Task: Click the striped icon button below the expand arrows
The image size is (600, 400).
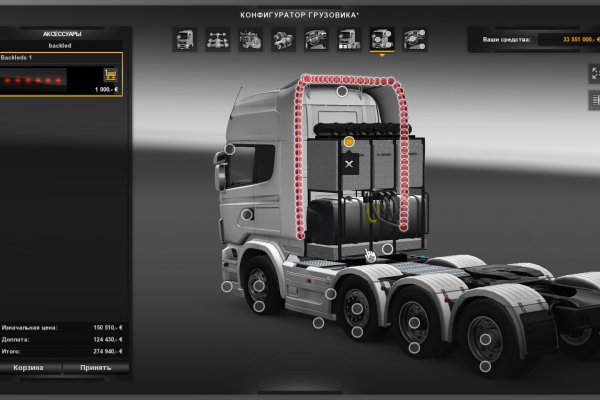Action: coord(592,100)
